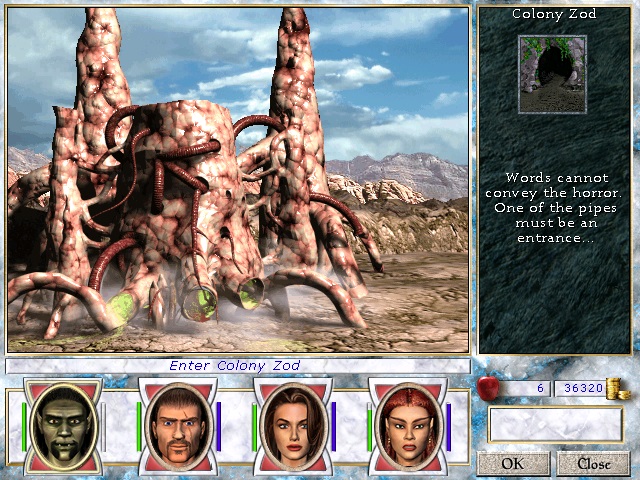Viewport: 640px width, 480px height.
Task: Choose the brown-haired woman's portrait
Action: [x=292, y=424]
